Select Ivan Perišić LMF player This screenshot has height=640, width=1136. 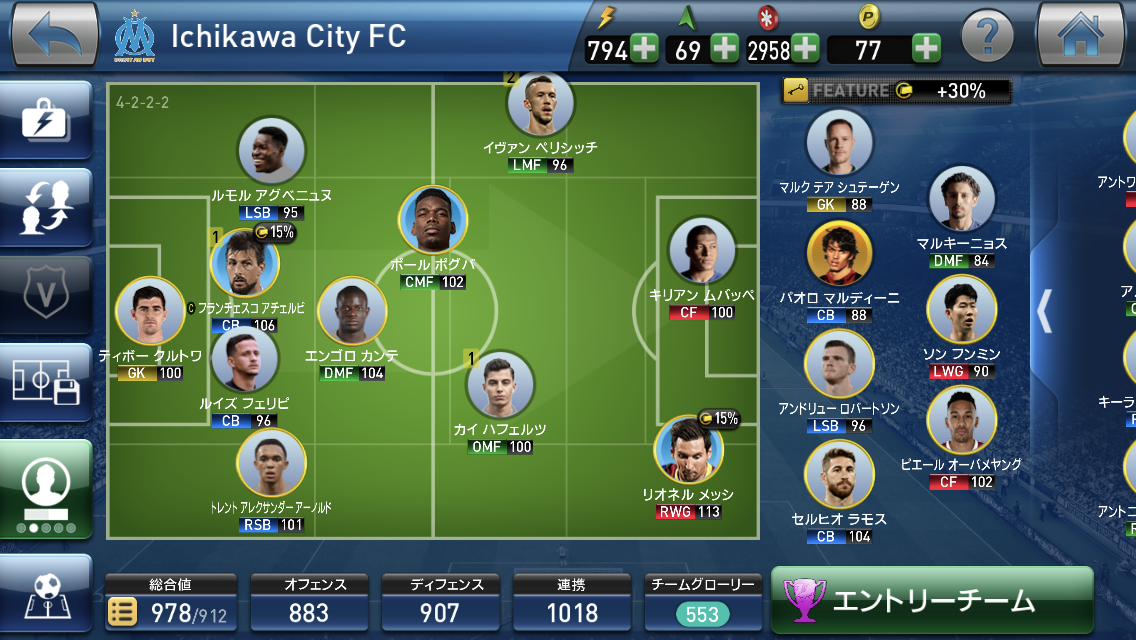click(540, 106)
